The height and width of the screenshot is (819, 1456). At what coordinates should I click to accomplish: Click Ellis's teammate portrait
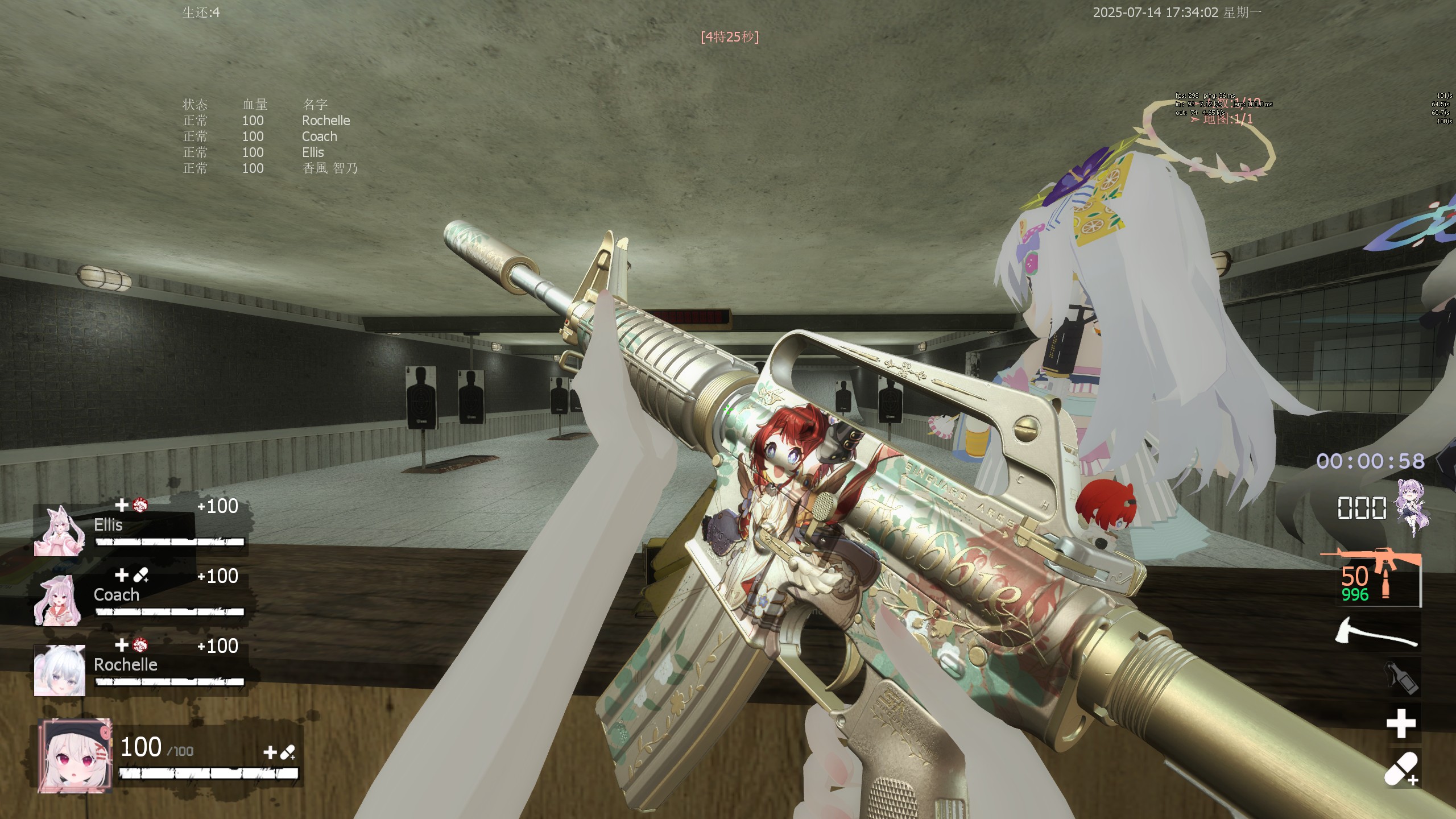pos(59,531)
